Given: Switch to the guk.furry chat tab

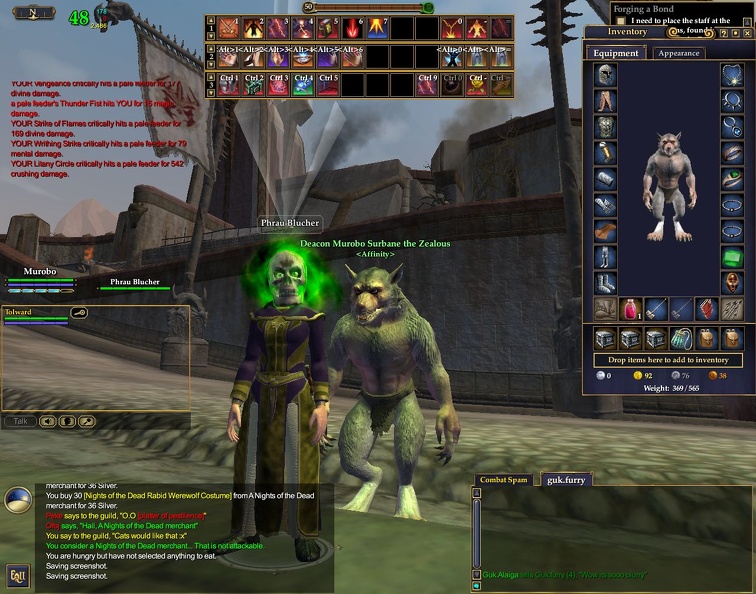Looking at the screenshot, I should click(566, 480).
